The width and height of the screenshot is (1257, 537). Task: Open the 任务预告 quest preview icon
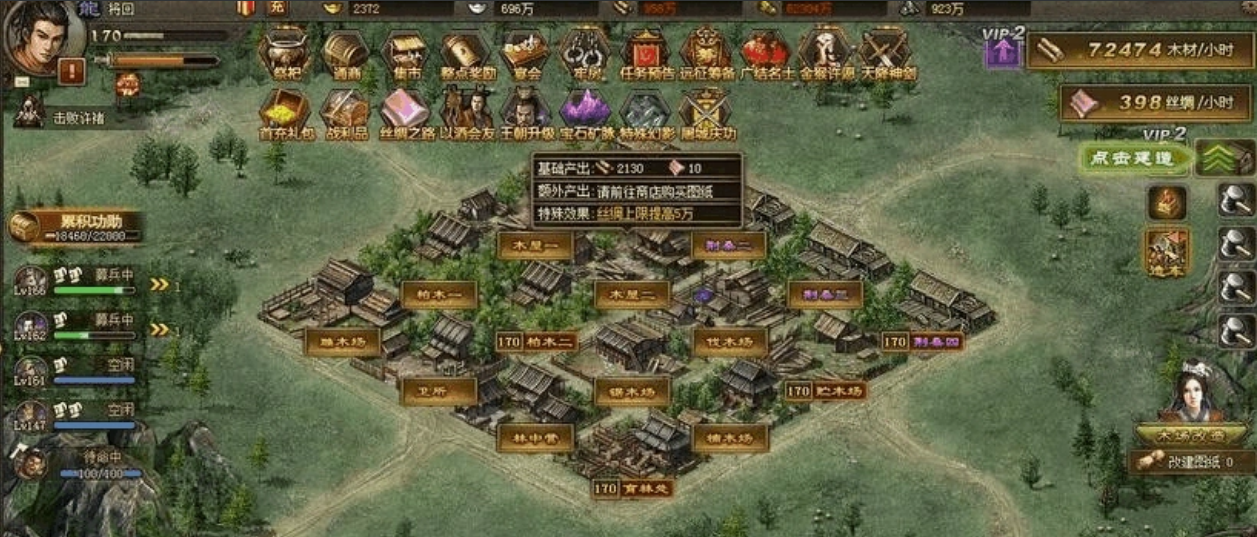tap(645, 51)
